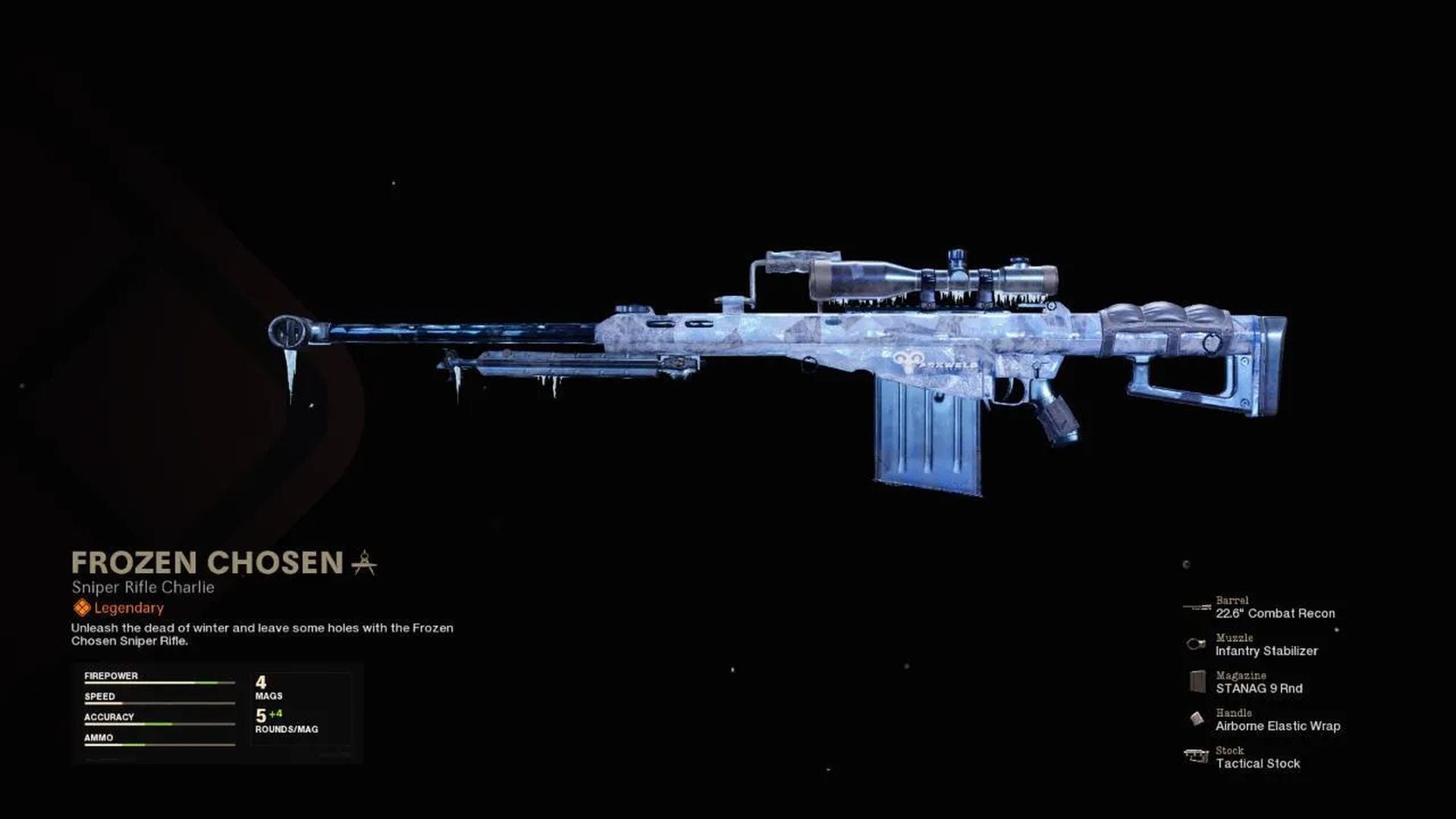The width and height of the screenshot is (1456, 819).
Task: Click the STANAG 9 Rnd magazine label
Action: pos(1259,689)
